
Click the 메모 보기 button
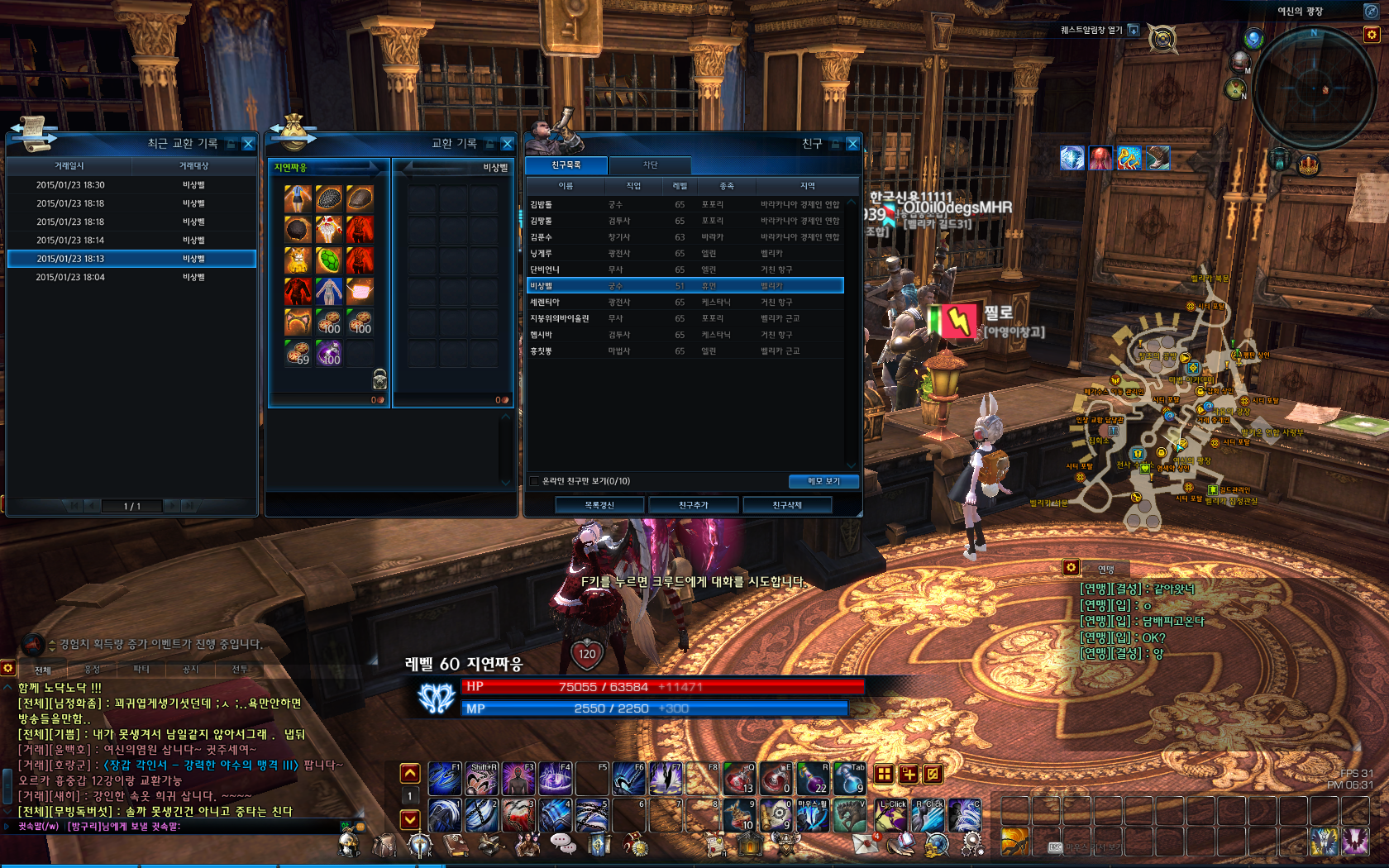pyautogui.click(x=823, y=481)
